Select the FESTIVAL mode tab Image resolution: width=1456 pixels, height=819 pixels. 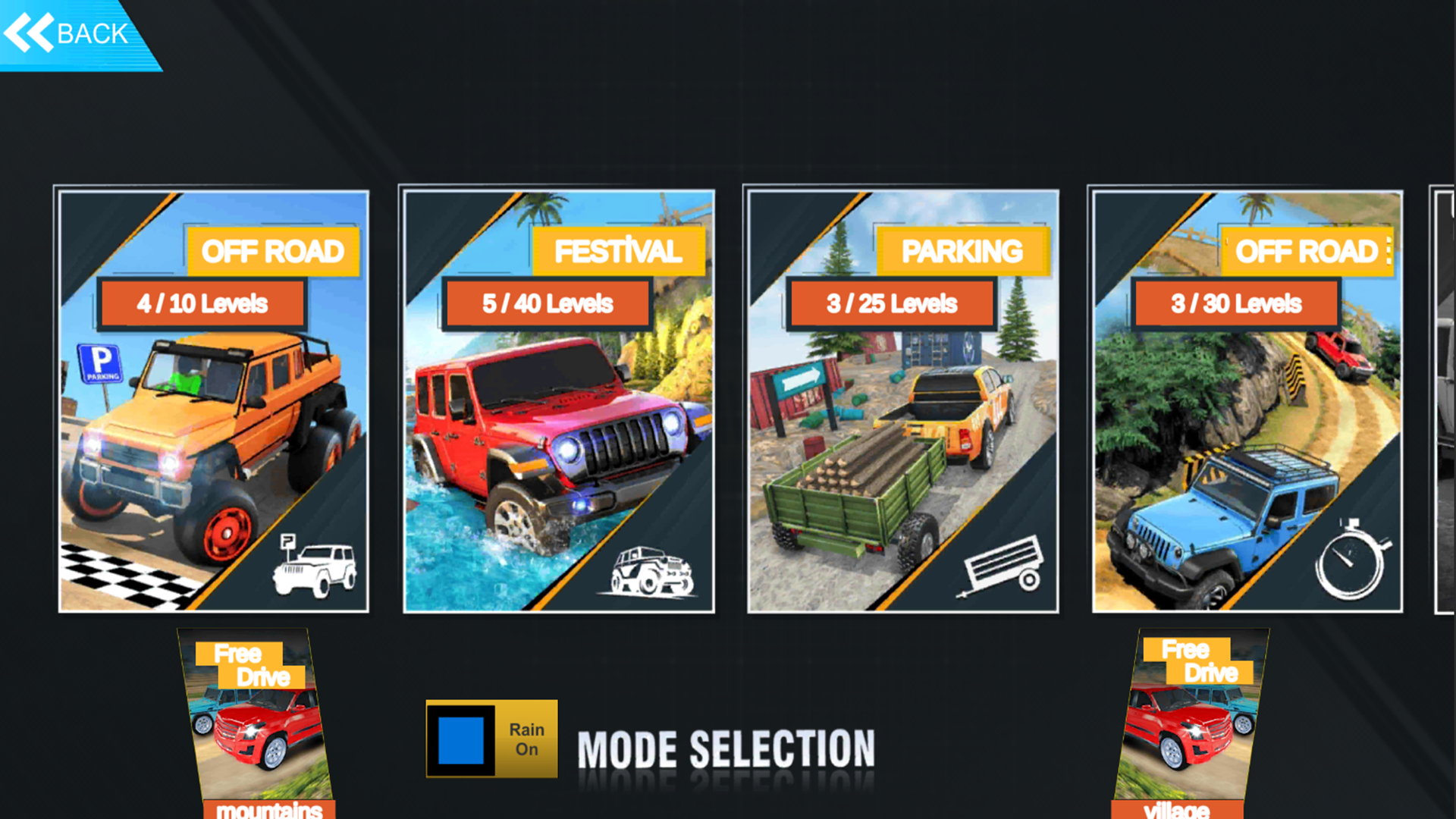pyautogui.click(x=618, y=251)
